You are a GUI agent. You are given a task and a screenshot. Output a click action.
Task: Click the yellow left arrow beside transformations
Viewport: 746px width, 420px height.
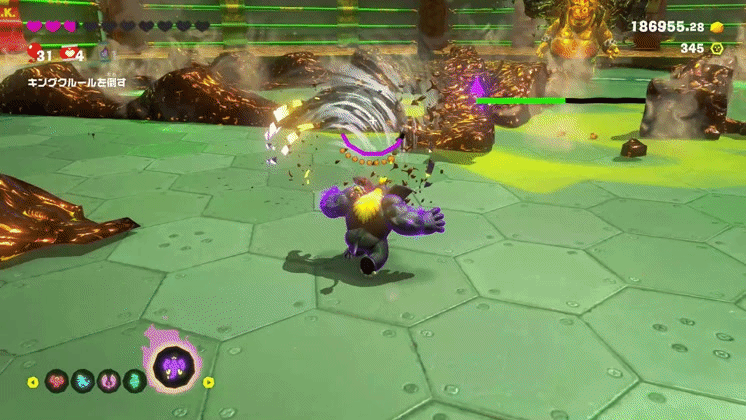coord(33,381)
